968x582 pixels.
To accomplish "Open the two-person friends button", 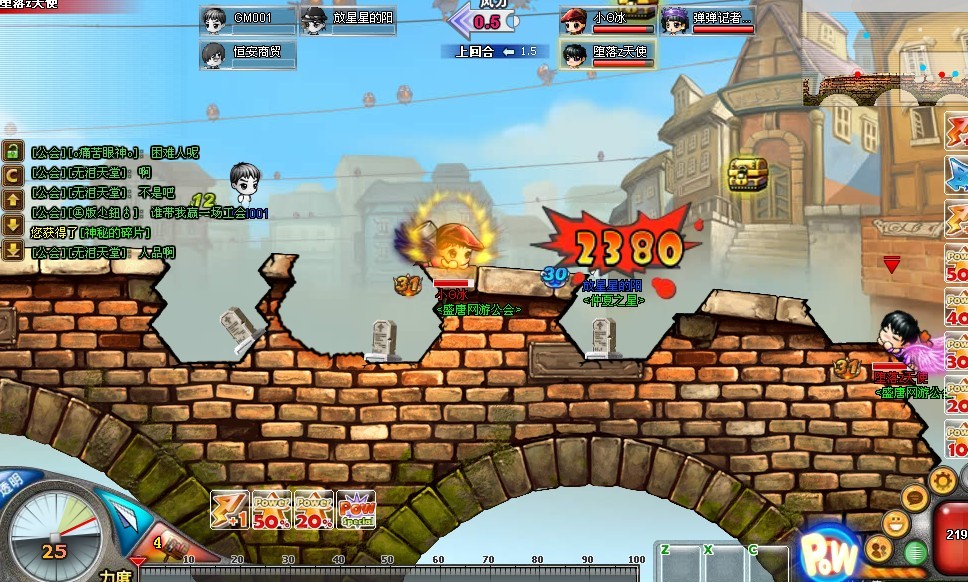I will pos(879,549).
